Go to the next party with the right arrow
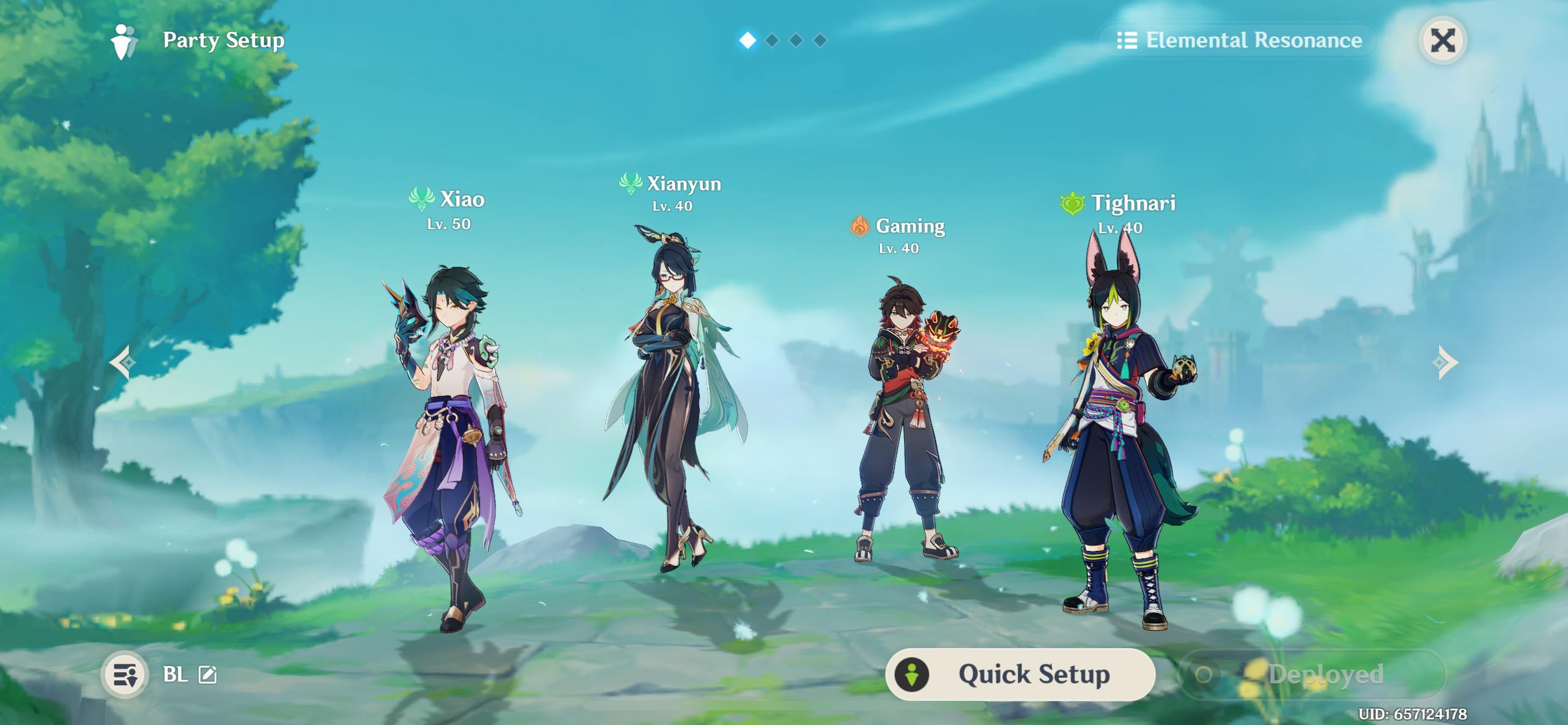1568x725 pixels. point(1445,362)
